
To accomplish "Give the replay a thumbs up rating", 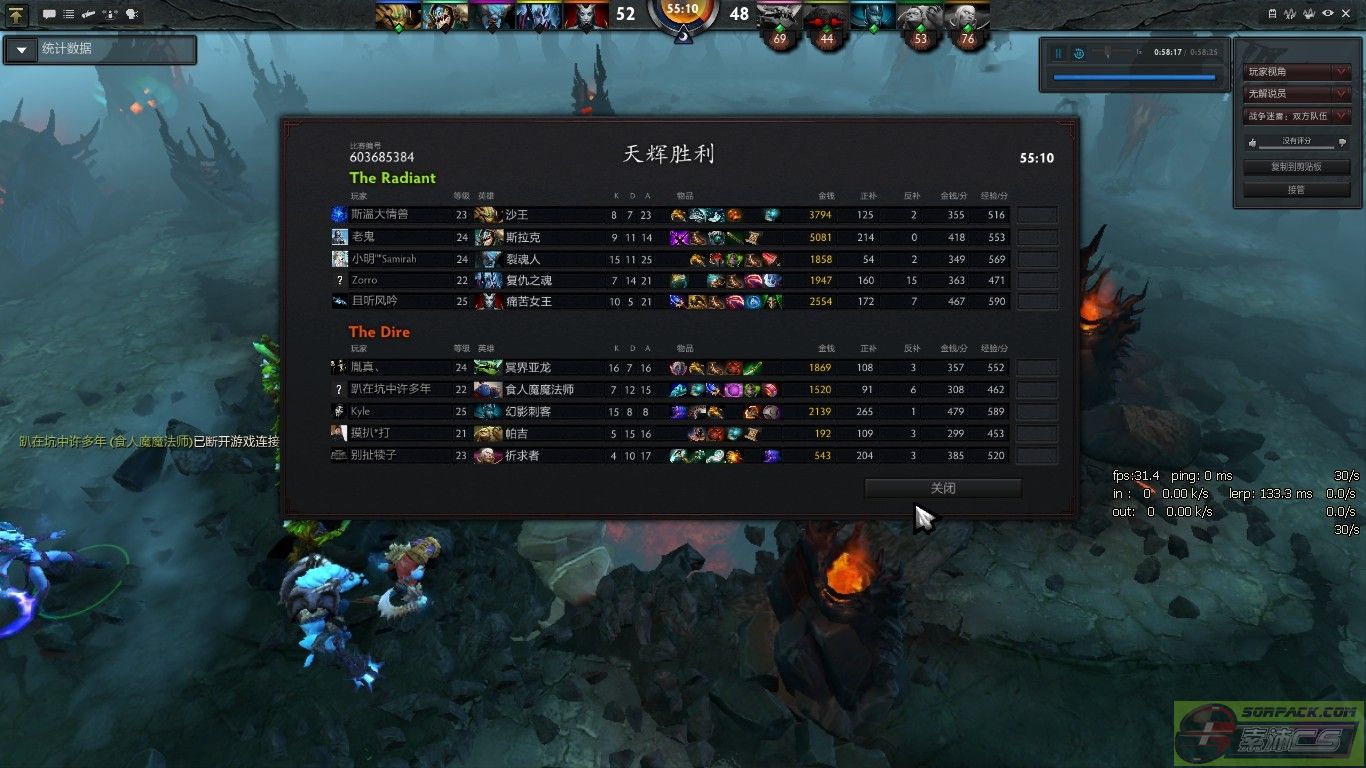I will (x=1251, y=143).
